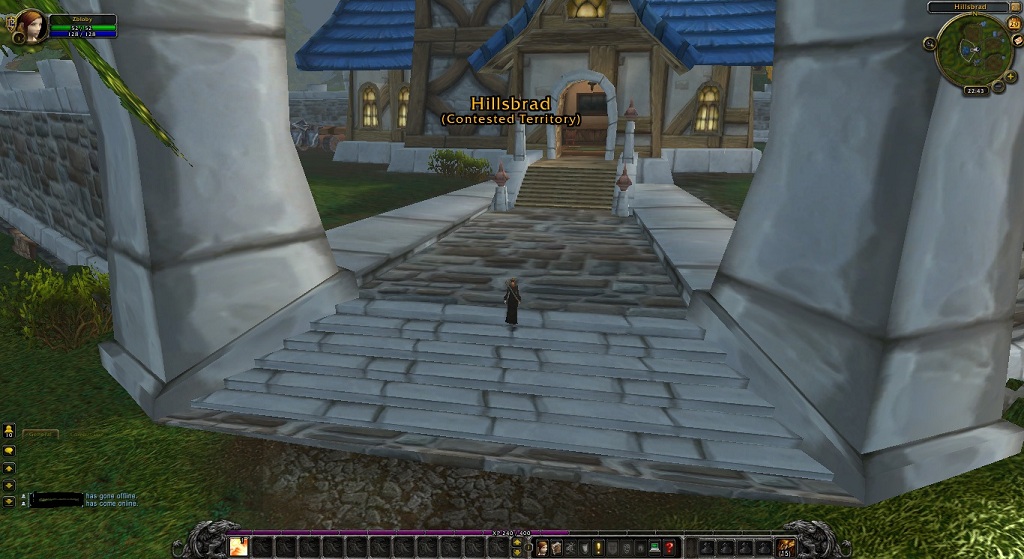Click the Hillsbrad zone name bar
This screenshot has height=559, width=1024.
click(968, 7)
